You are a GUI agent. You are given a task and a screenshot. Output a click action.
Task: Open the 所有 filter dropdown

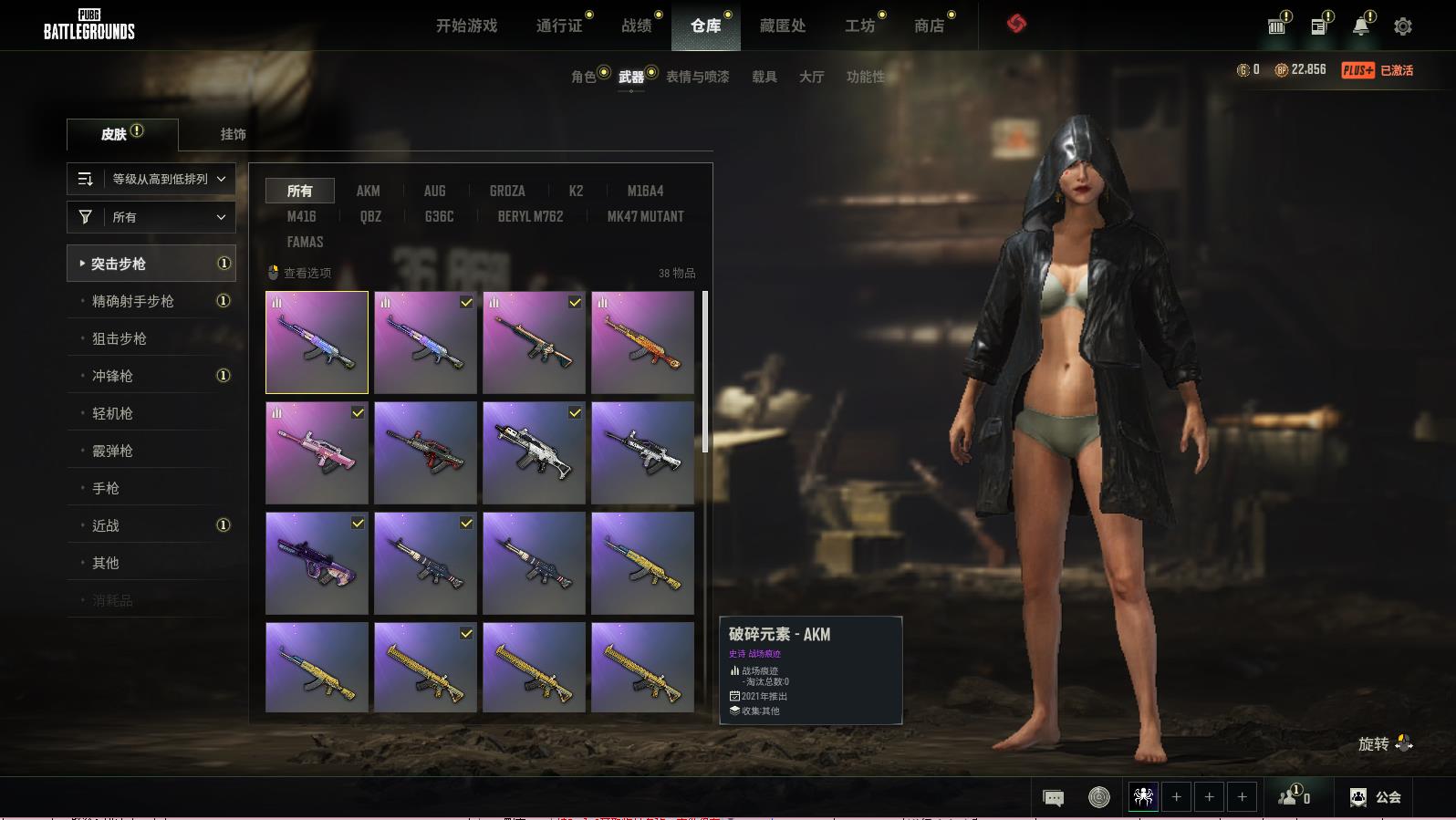151,217
